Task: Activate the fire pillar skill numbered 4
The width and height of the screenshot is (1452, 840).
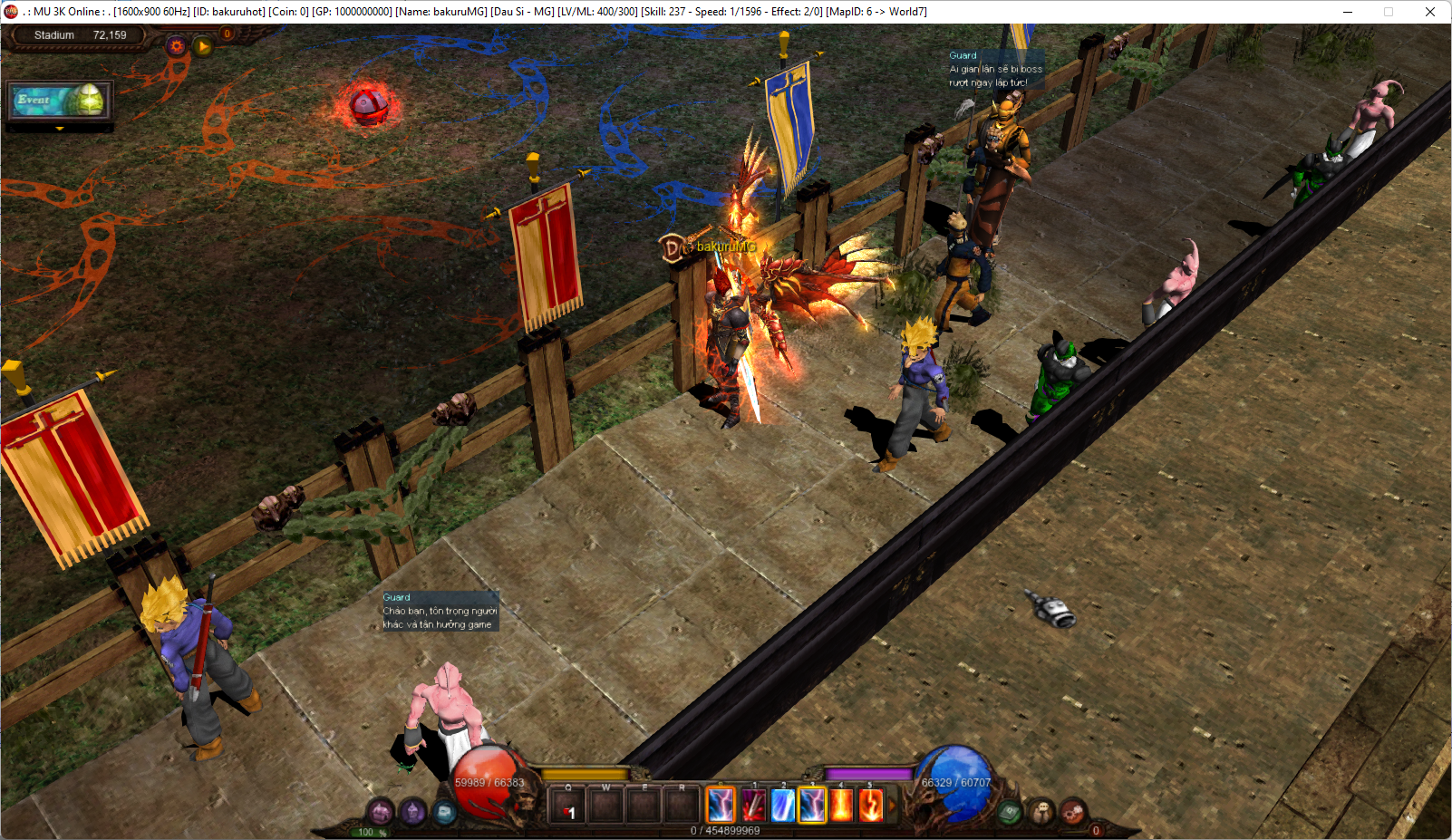Action: tap(841, 805)
